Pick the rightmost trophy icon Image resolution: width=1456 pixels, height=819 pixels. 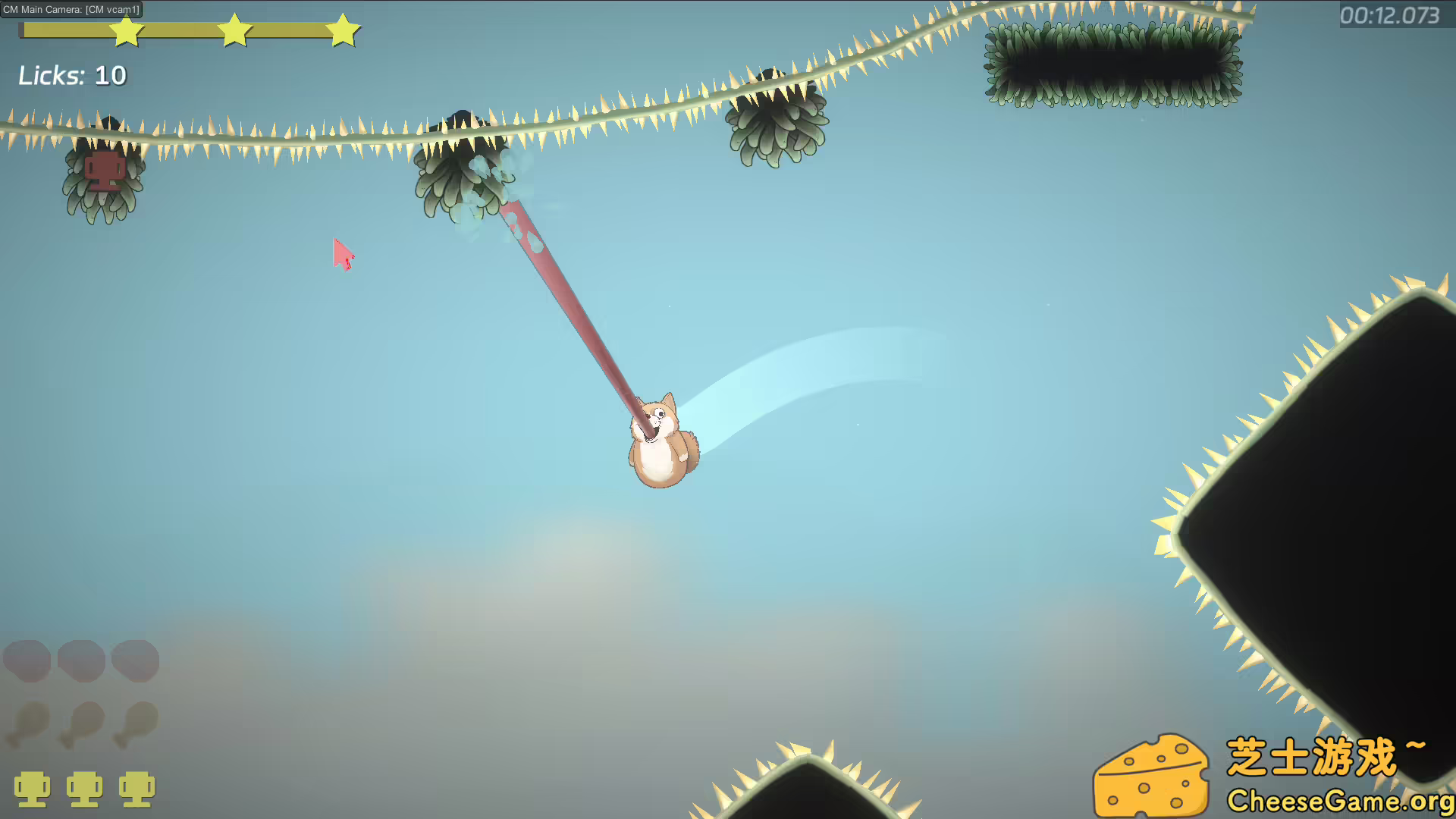pos(136,789)
